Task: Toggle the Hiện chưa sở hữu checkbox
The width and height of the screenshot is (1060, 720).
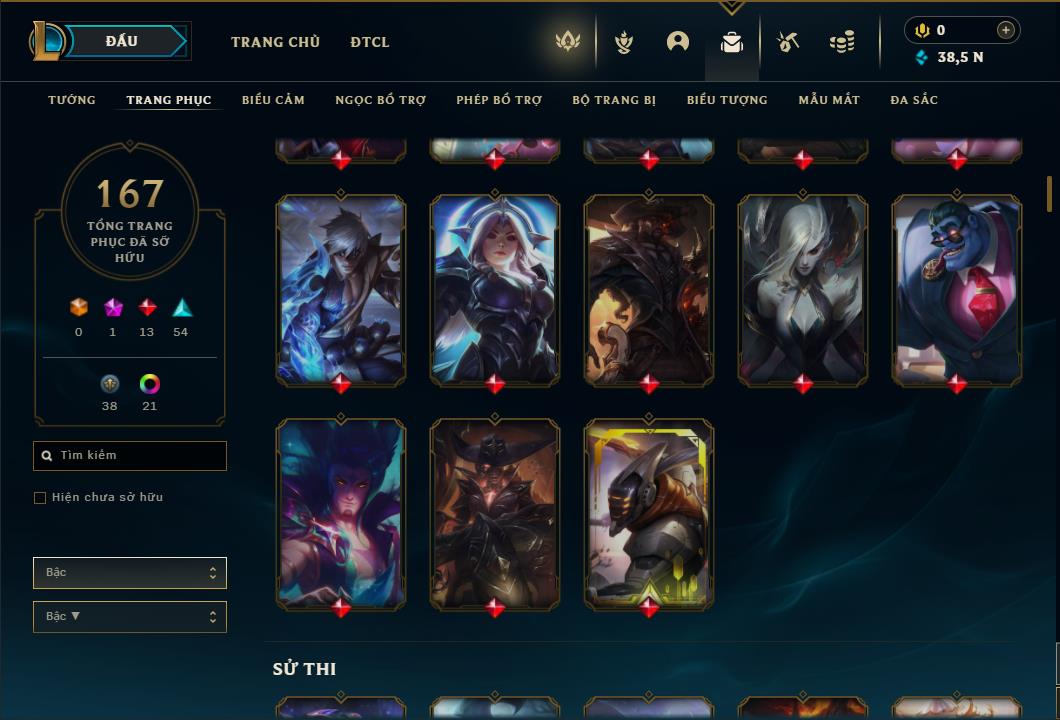Action: click(x=40, y=498)
